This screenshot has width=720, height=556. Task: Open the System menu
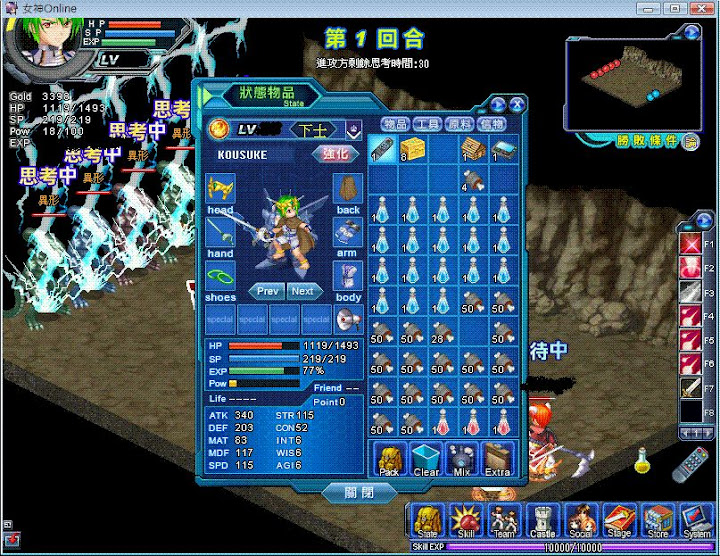click(x=695, y=522)
